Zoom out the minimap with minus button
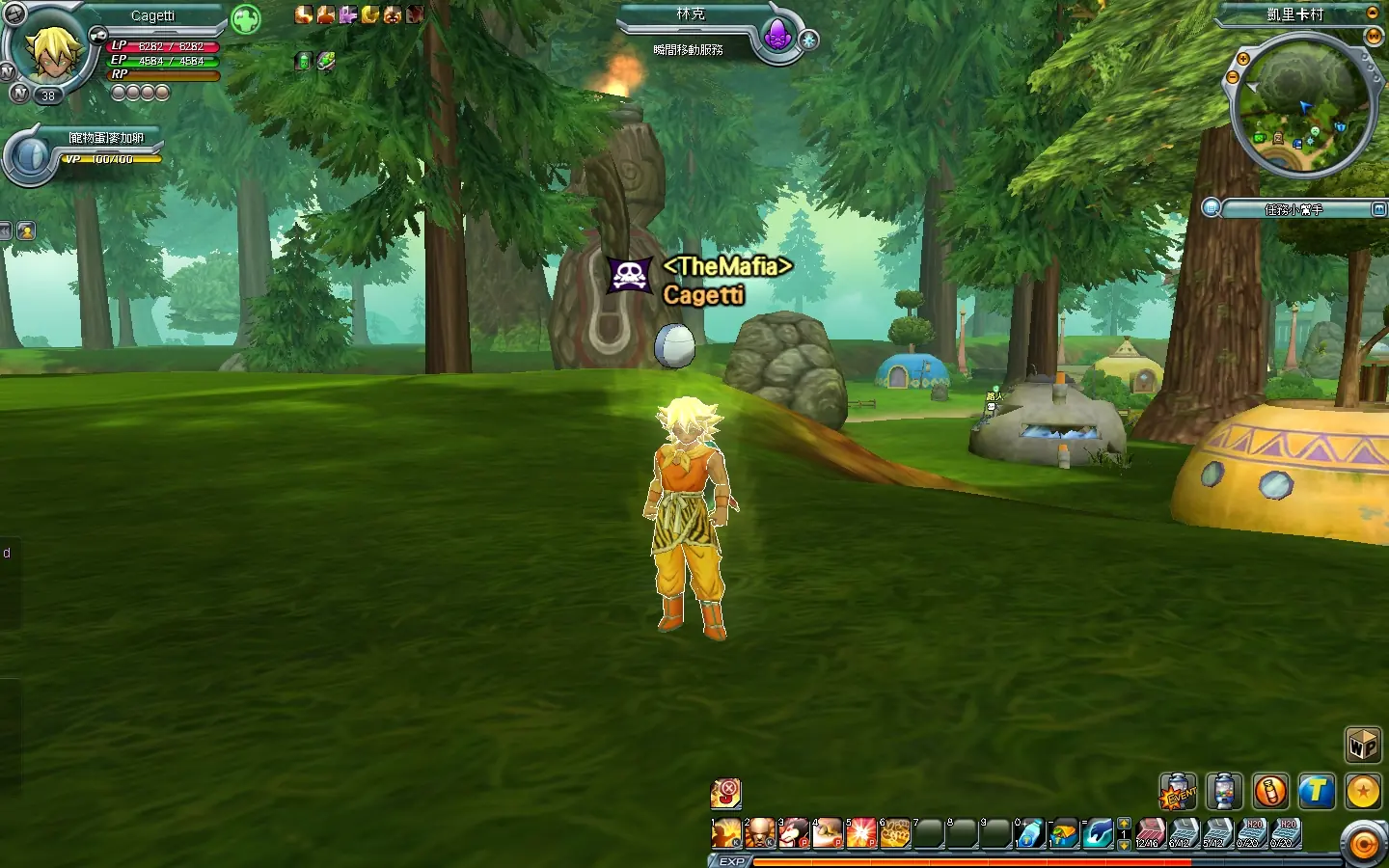 tap(1232, 79)
